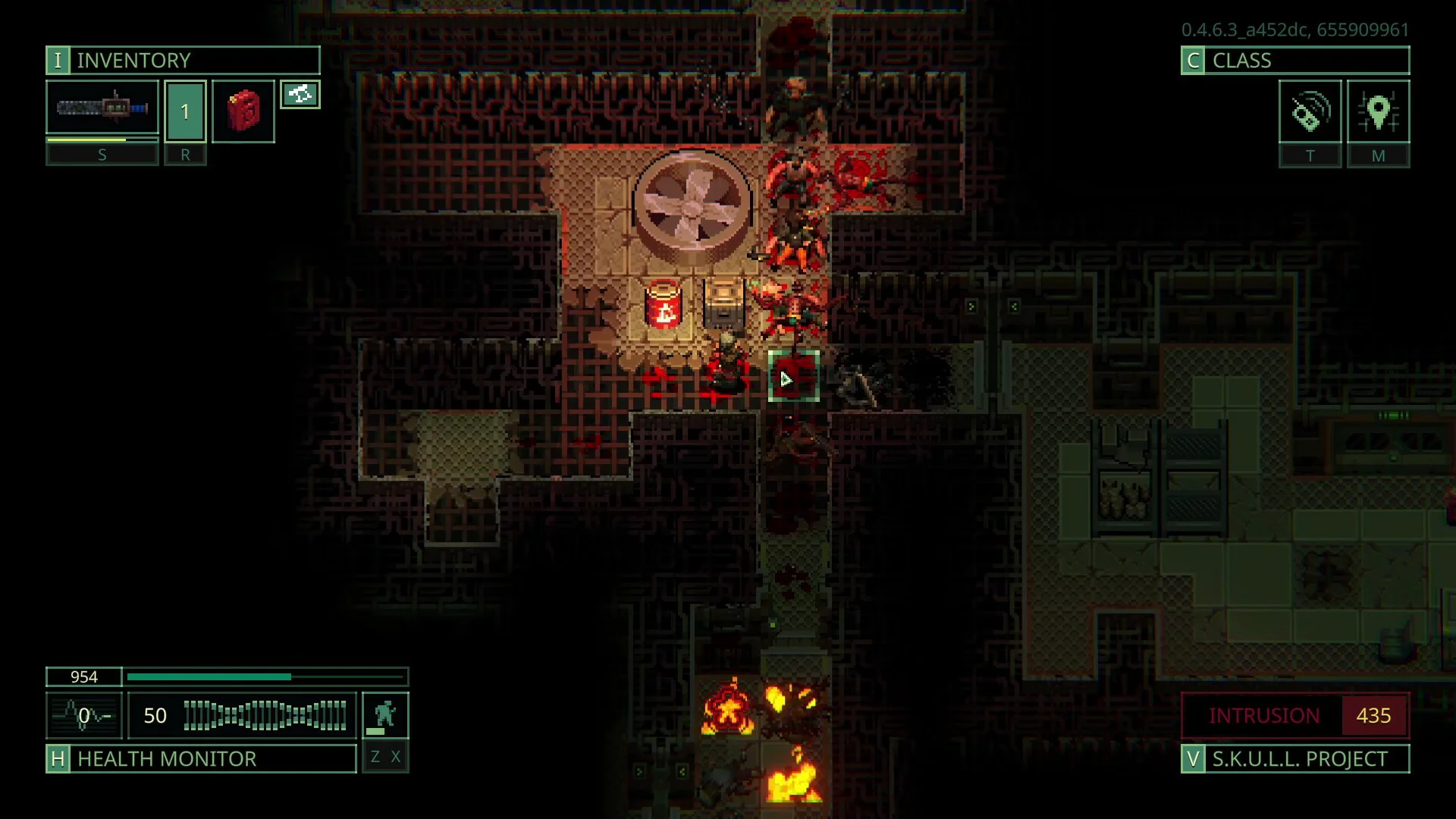The image size is (1456, 819).
Task: Select the red fuel canister slot
Action: [243, 111]
